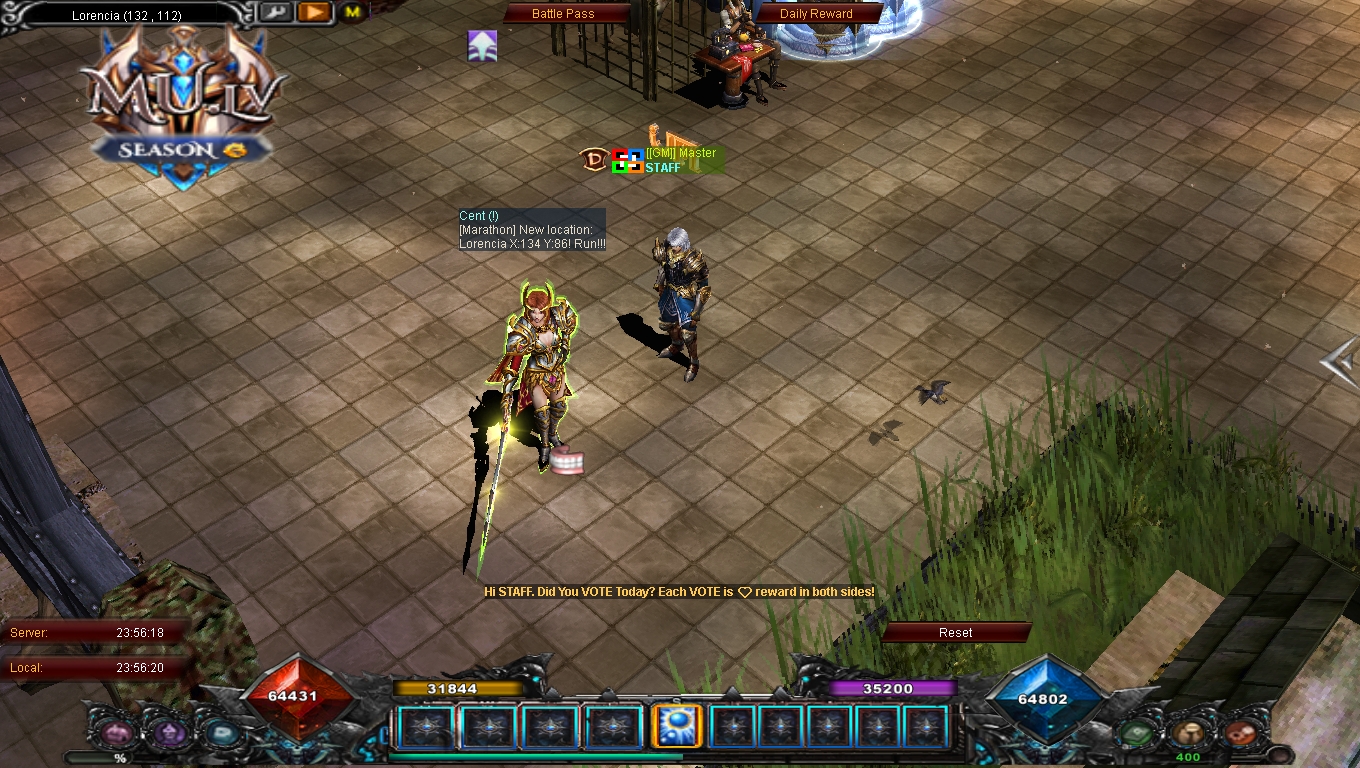This screenshot has height=768, width=1360.
Task: Click the pink orb menu button
Action: pos(116,733)
